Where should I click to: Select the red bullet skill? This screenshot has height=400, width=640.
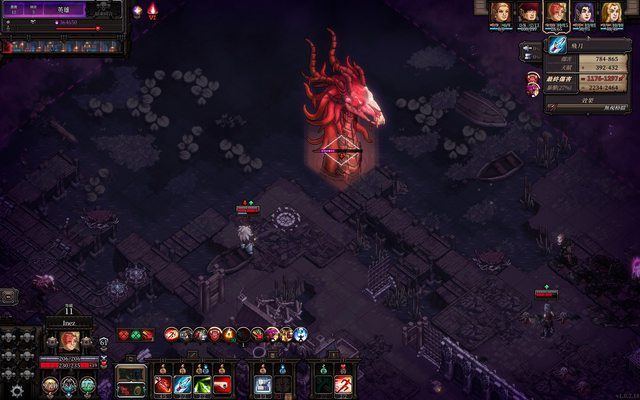(222, 383)
